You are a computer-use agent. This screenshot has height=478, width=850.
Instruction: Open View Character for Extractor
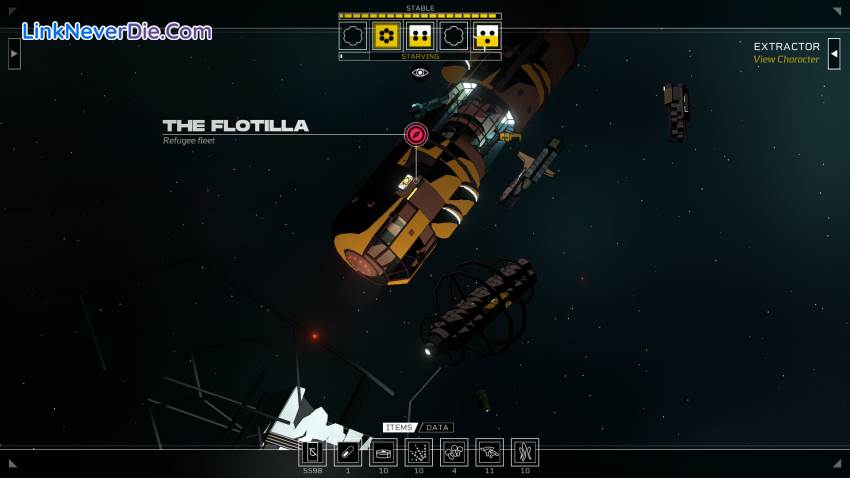786,60
